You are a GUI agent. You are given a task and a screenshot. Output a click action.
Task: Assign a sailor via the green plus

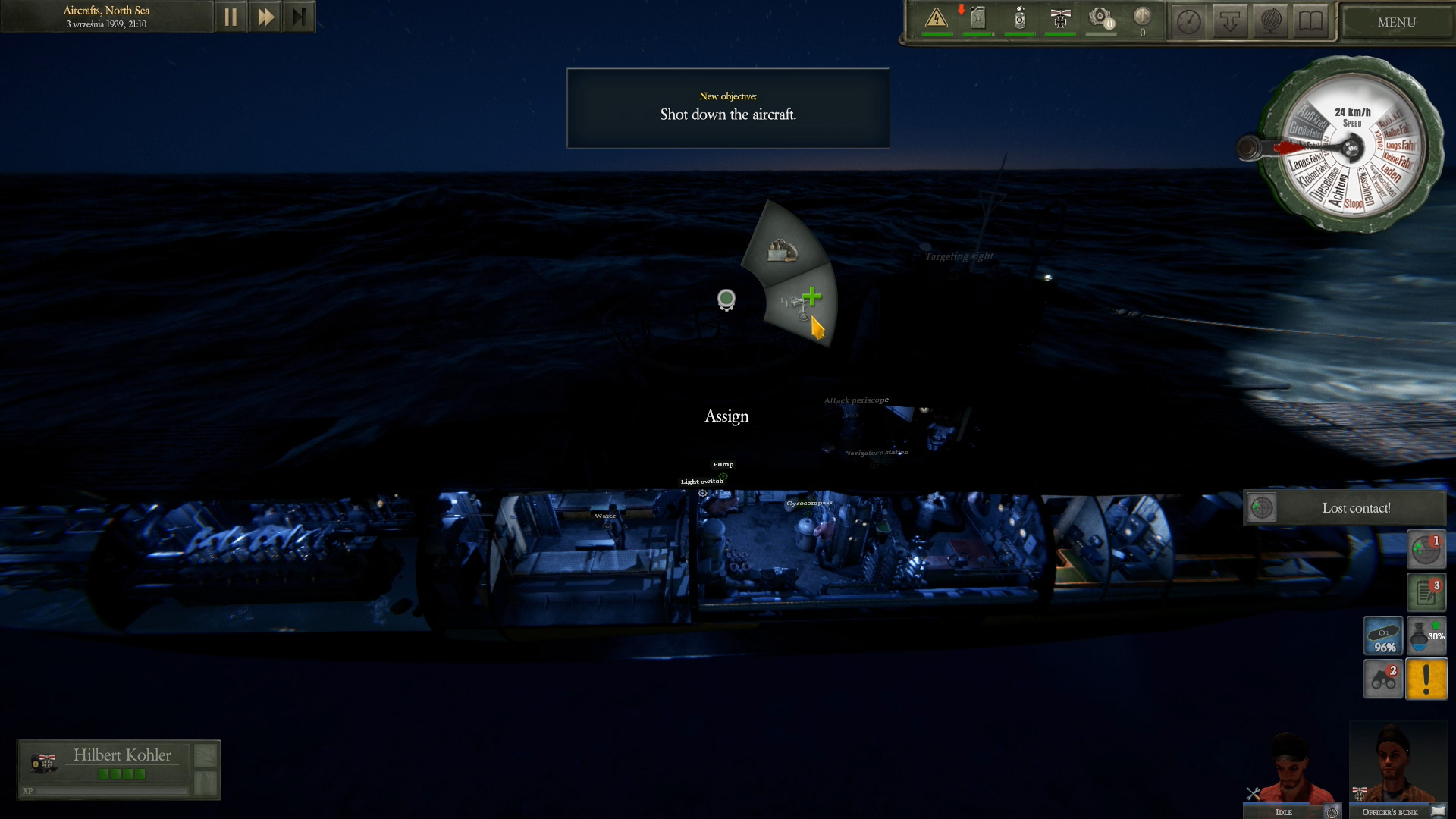(x=812, y=298)
